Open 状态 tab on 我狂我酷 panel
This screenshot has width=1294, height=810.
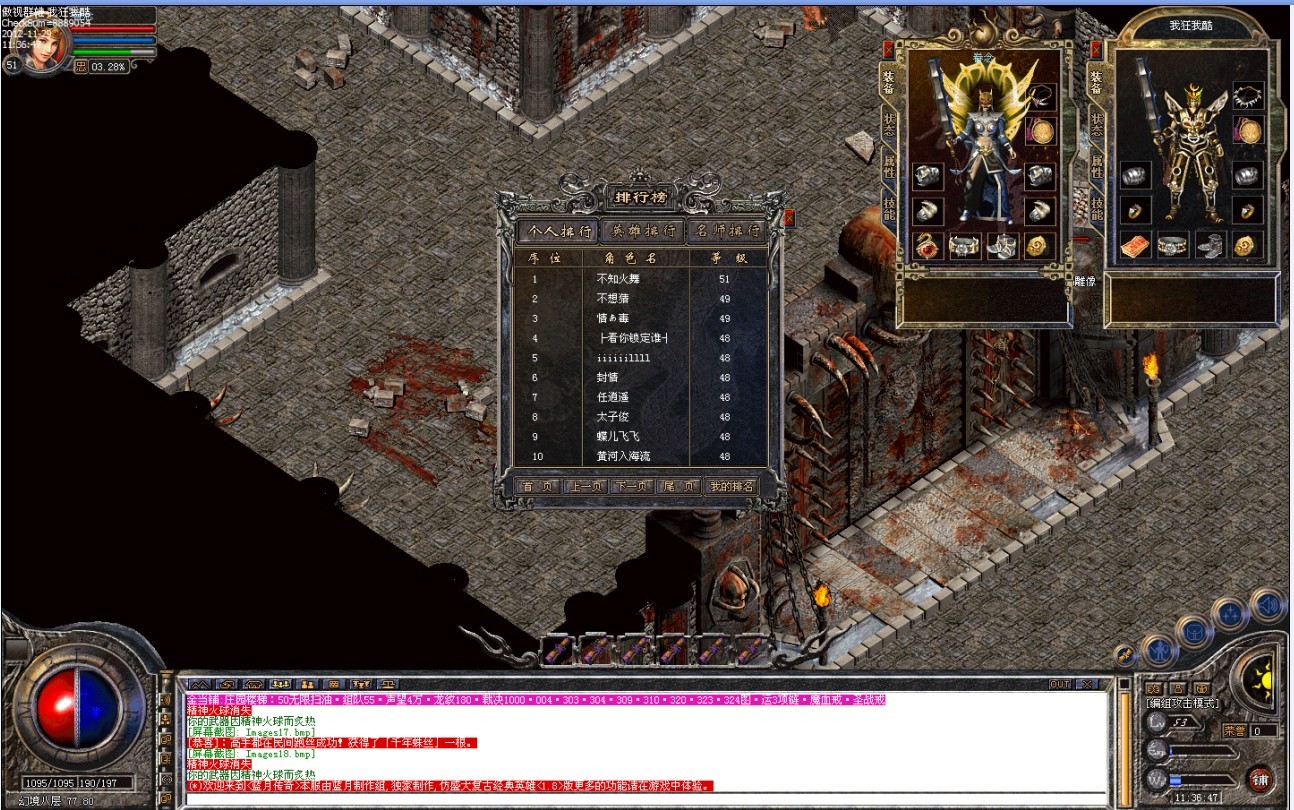[1097, 124]
